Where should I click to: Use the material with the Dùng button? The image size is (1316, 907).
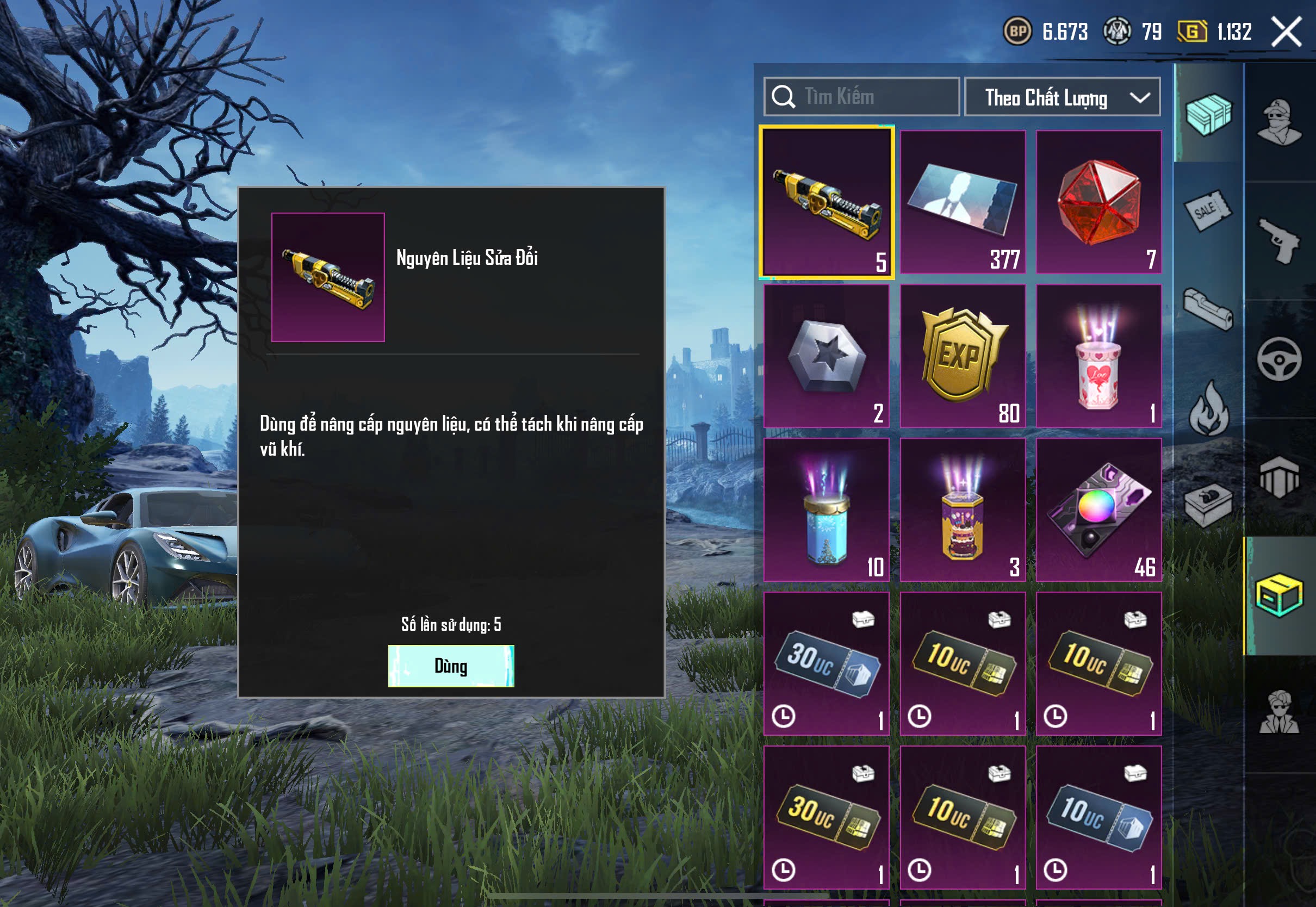click(451, 666)
